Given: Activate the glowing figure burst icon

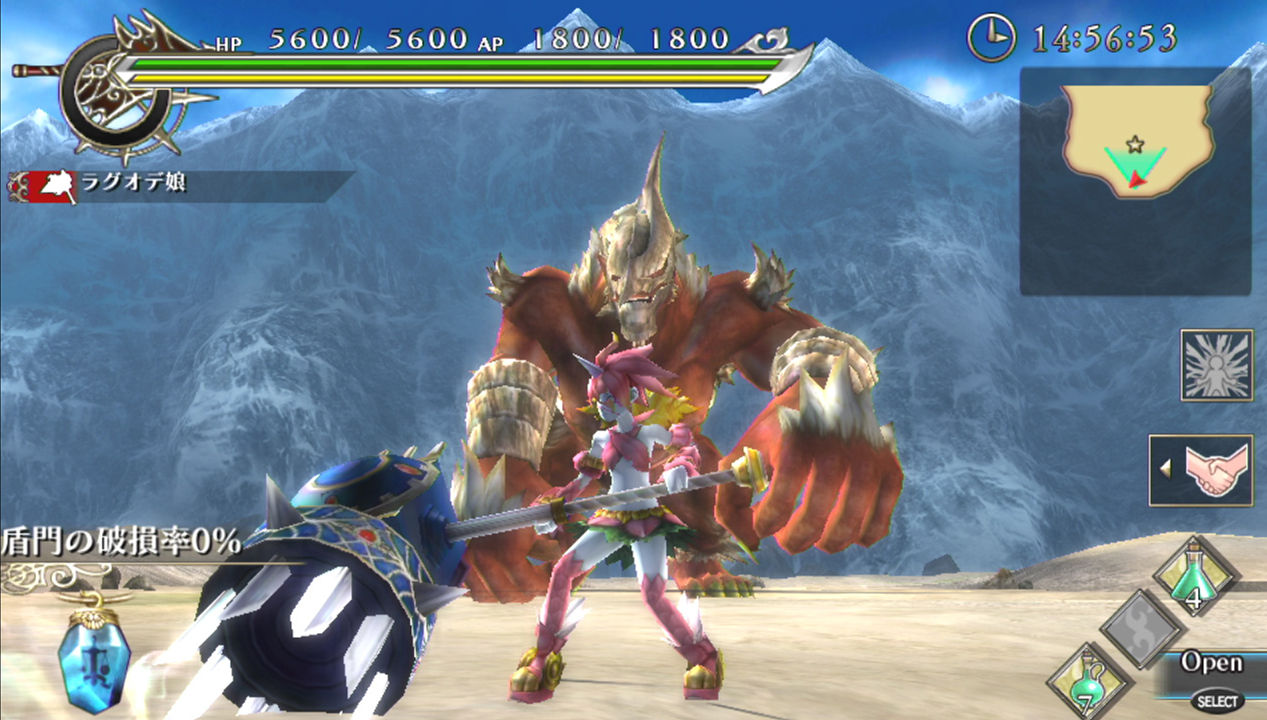Looking at the screenshot, I should click(x=1216, y=365).
